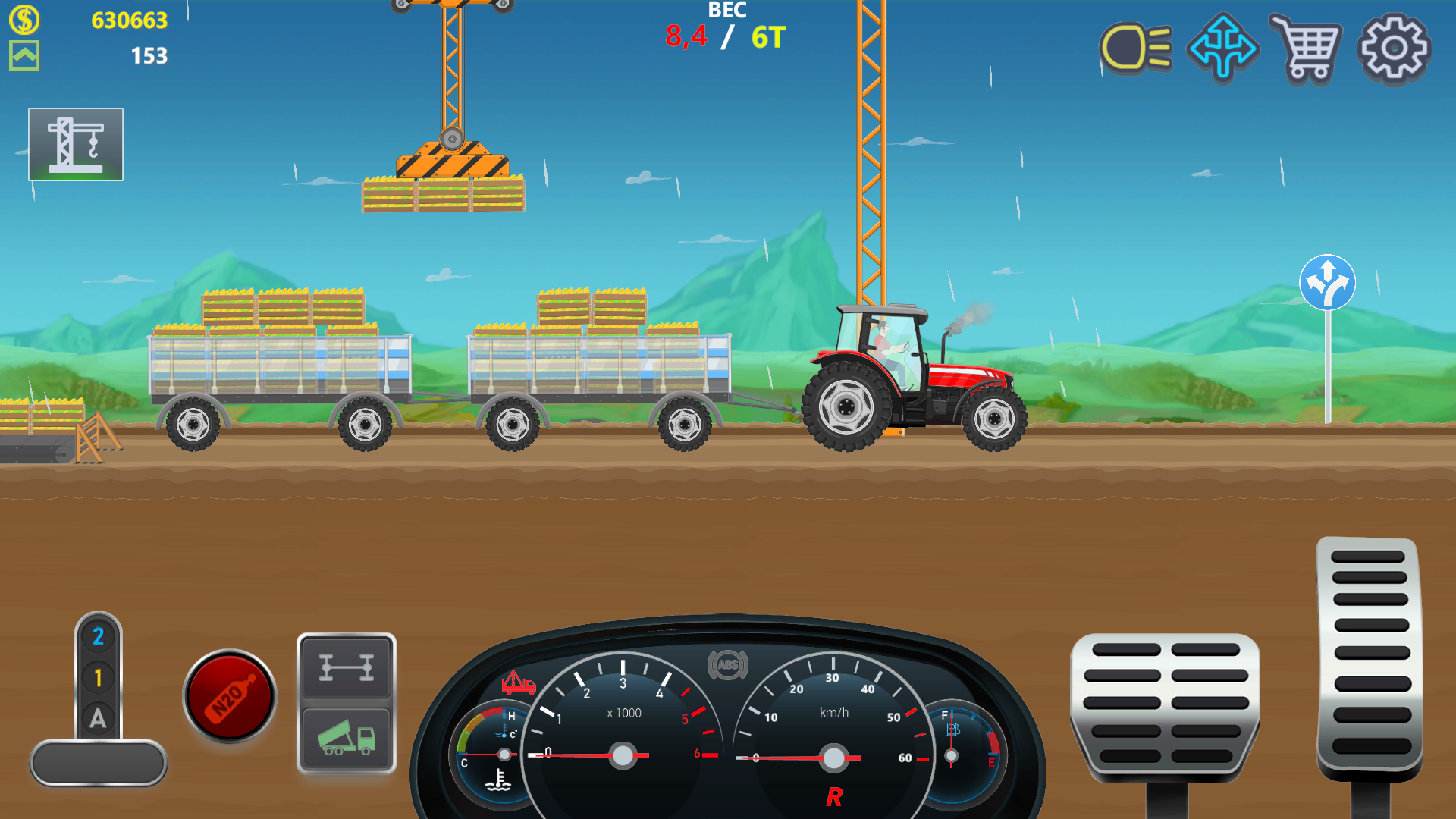Open the crane loading panel
Screen dimensions: 1456x819
(x=76, y=144)
